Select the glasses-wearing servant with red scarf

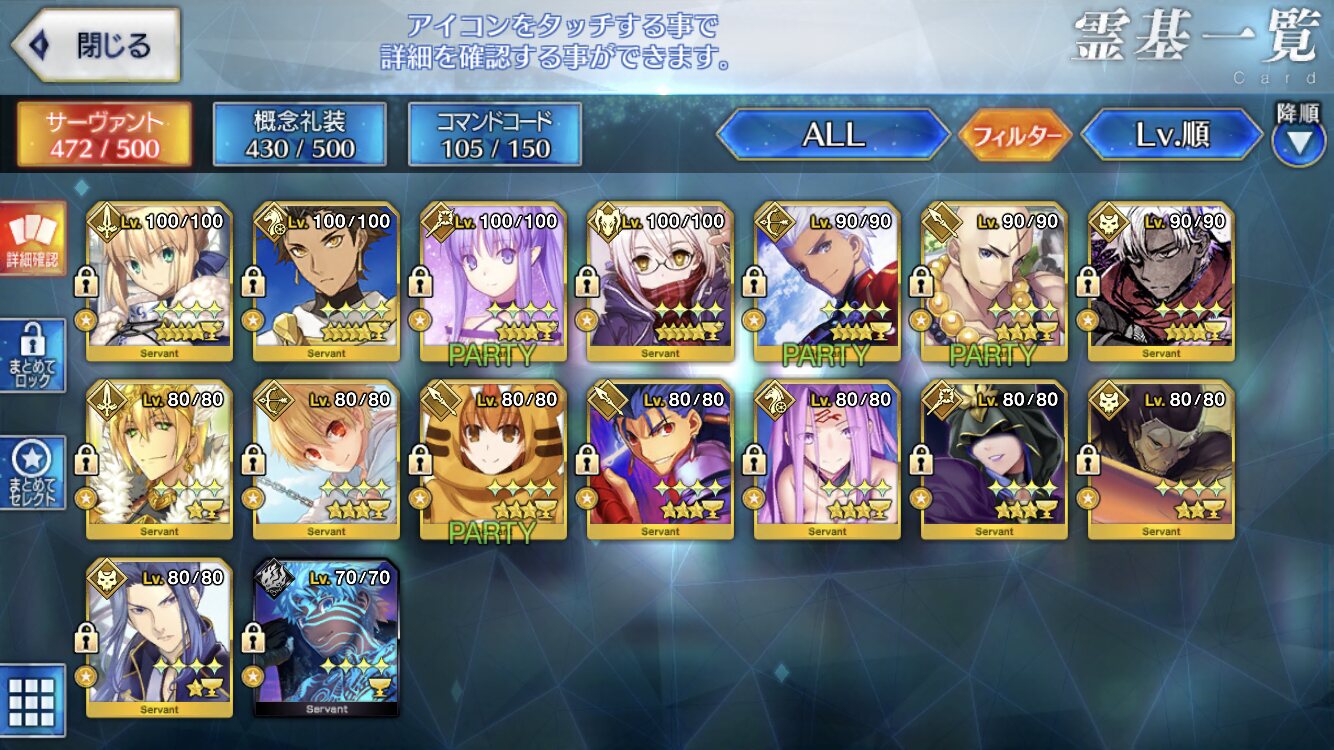[x=660, y=282]
